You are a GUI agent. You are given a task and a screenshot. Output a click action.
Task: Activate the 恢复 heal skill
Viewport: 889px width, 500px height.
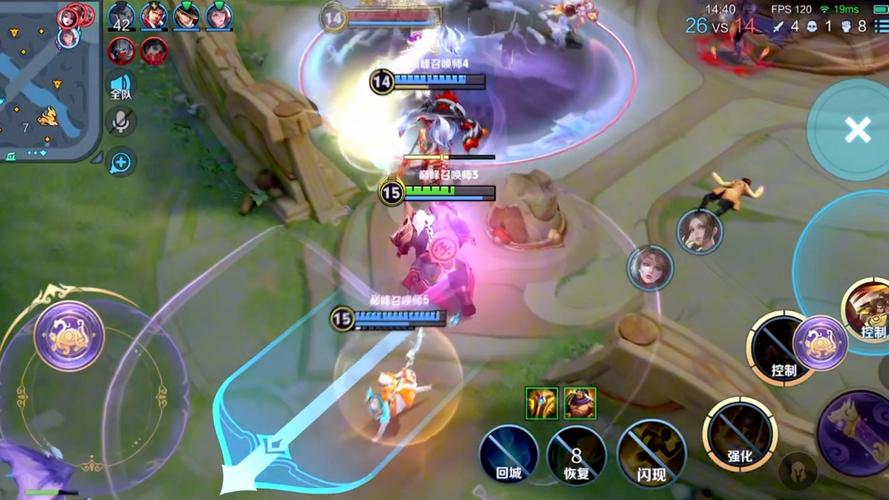click(x=576, y=452)
